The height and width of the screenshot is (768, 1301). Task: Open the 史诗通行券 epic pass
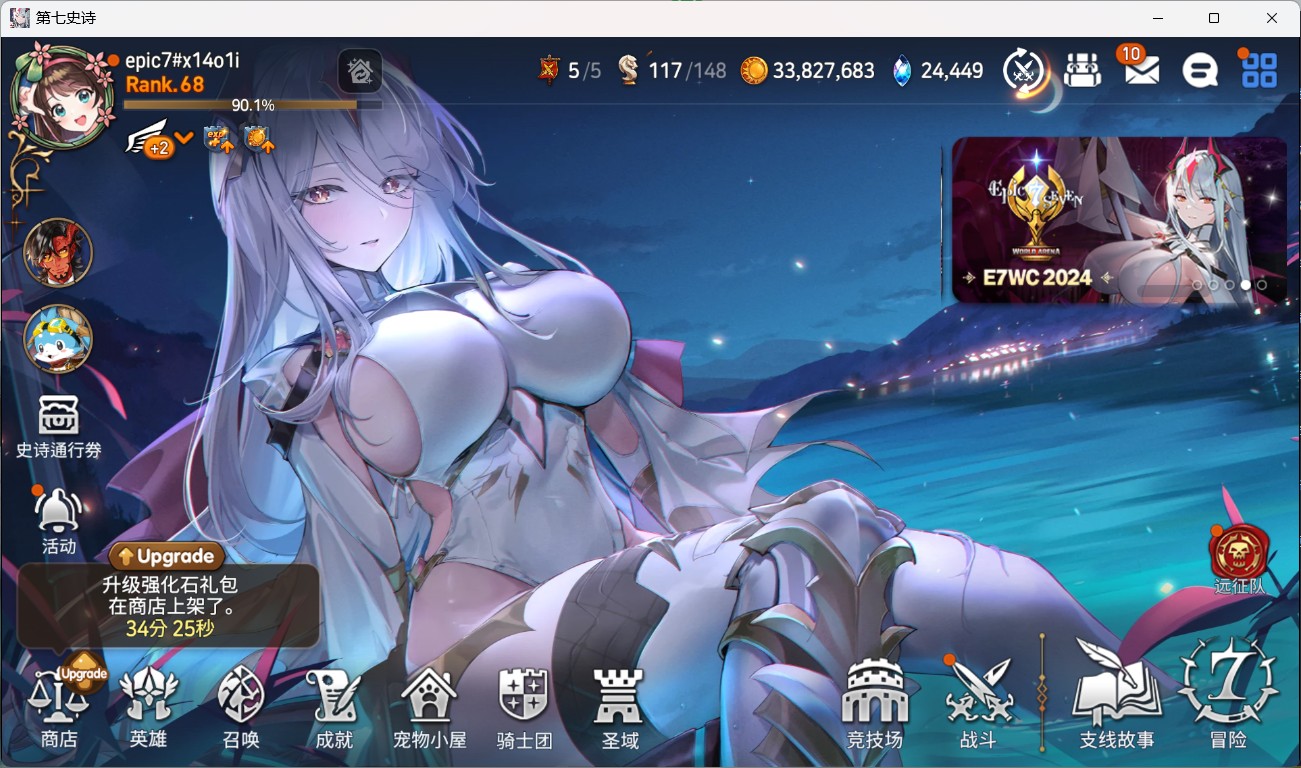[x=59, y=425]
